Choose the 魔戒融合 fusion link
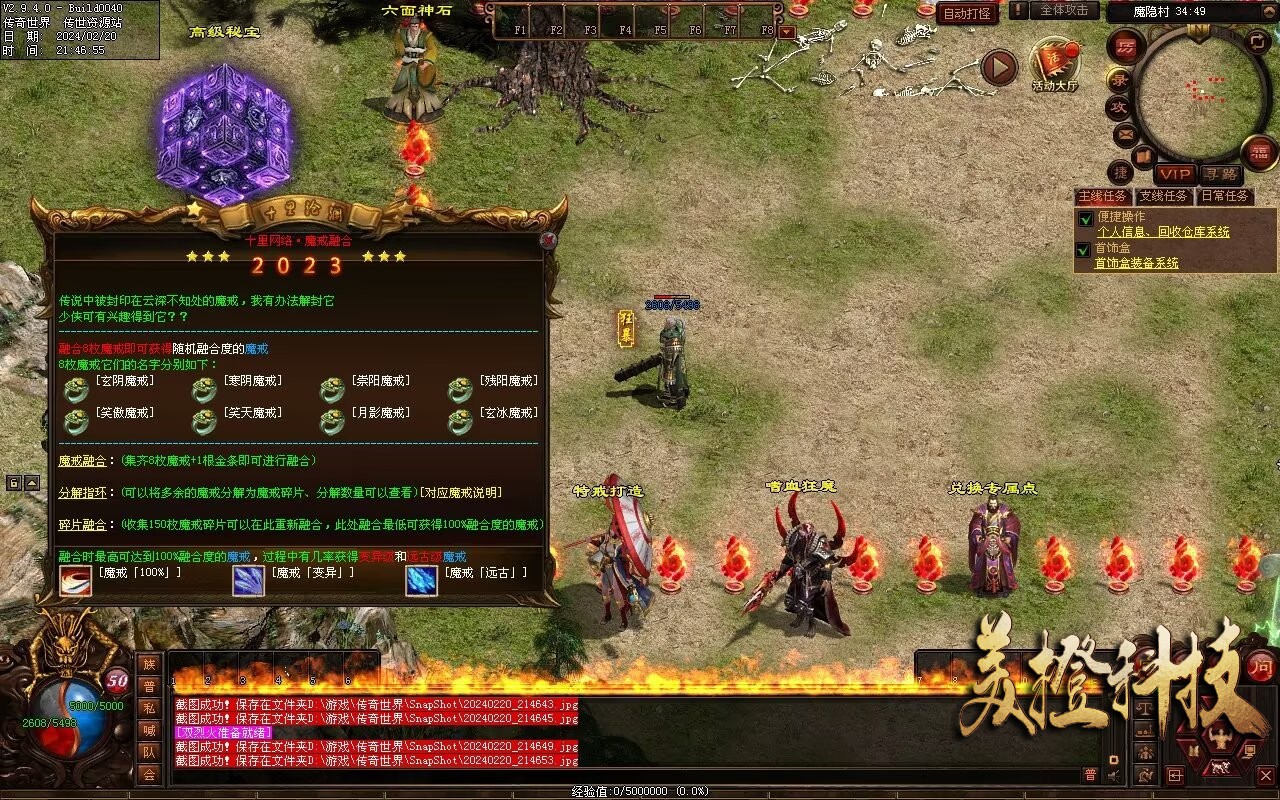The width and height of the screenshot is (1280, 800). (x=82, y=461)
